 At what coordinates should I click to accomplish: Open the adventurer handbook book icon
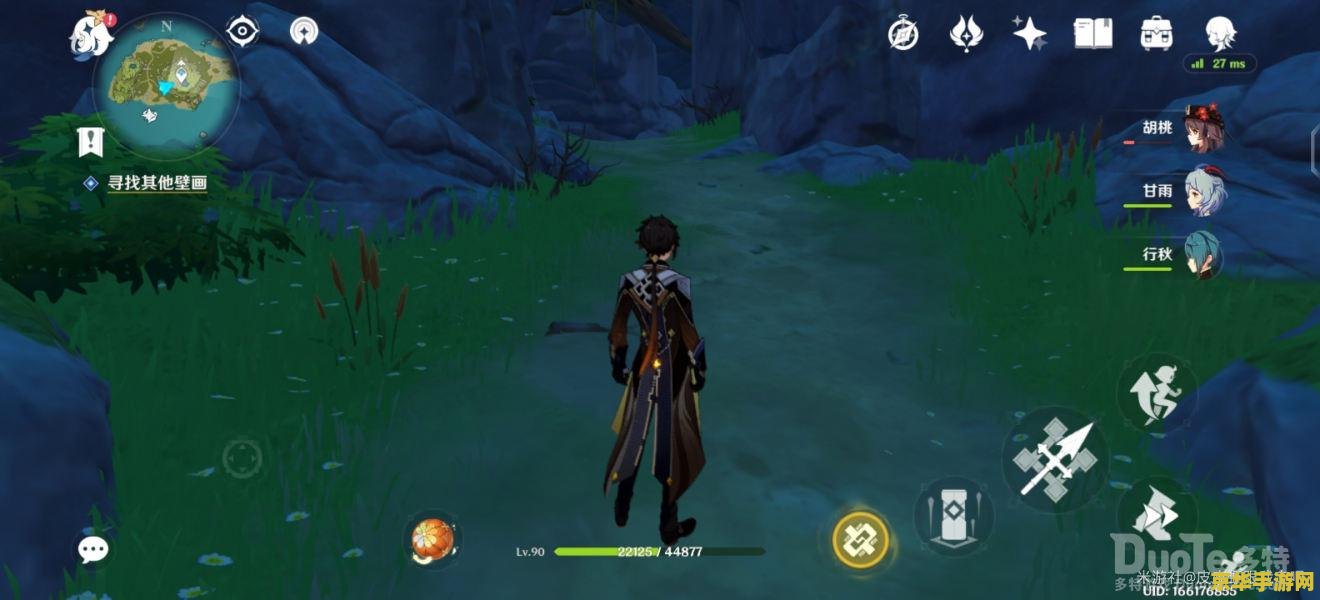click(x=1093, y=34)
